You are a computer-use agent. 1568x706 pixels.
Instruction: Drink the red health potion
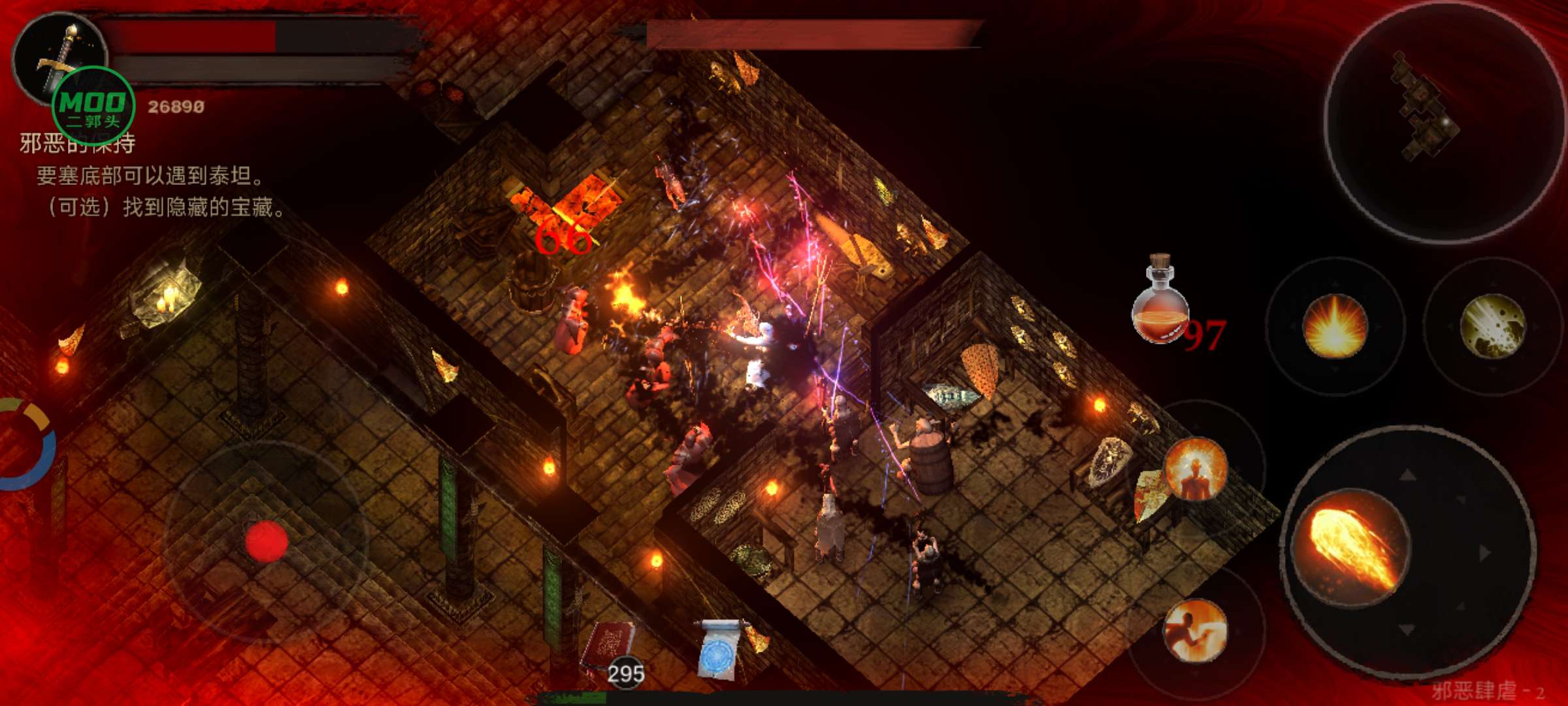[x=1160, y=301]
